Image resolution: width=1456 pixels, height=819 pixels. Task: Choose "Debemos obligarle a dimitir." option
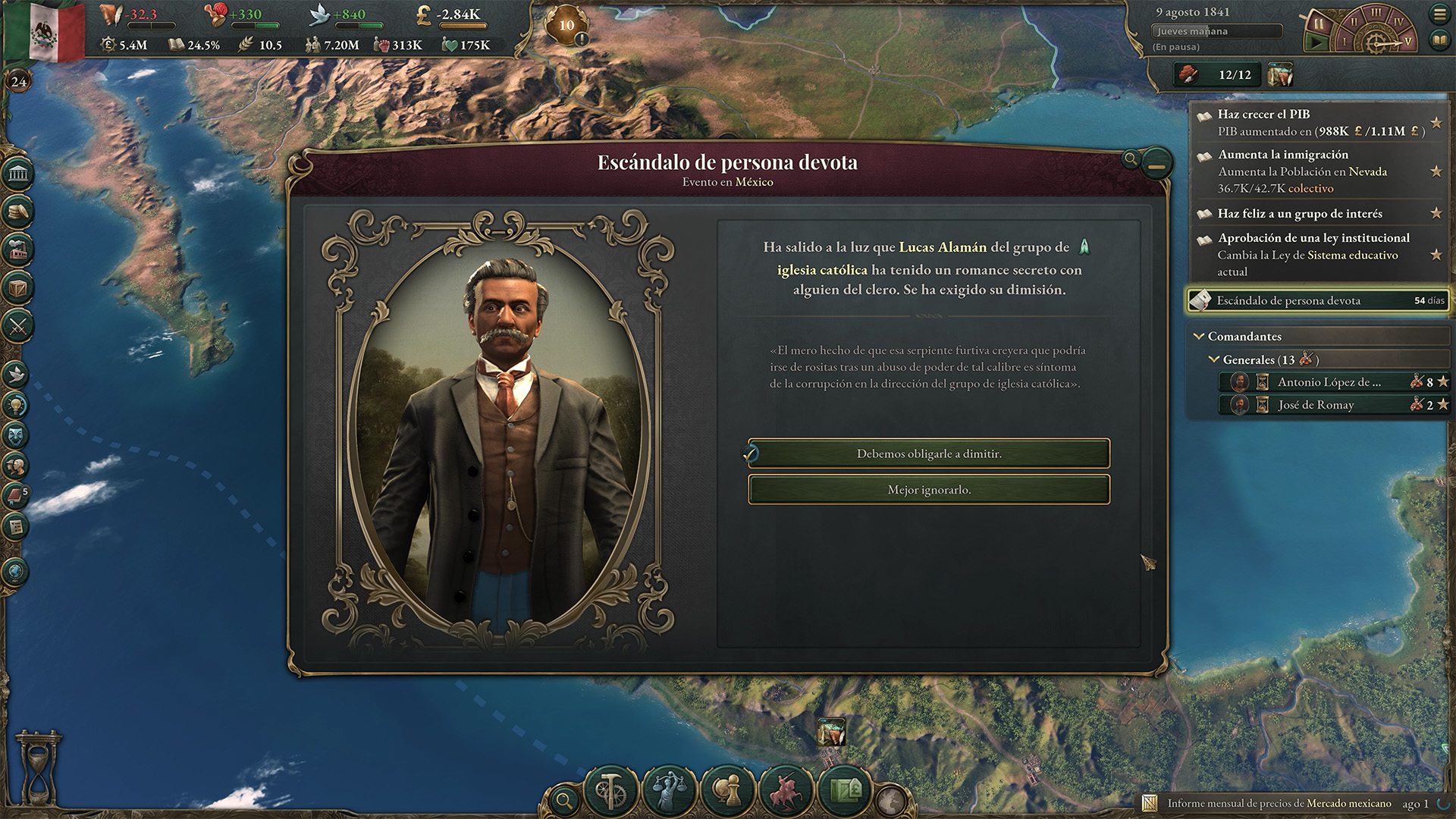929,453
